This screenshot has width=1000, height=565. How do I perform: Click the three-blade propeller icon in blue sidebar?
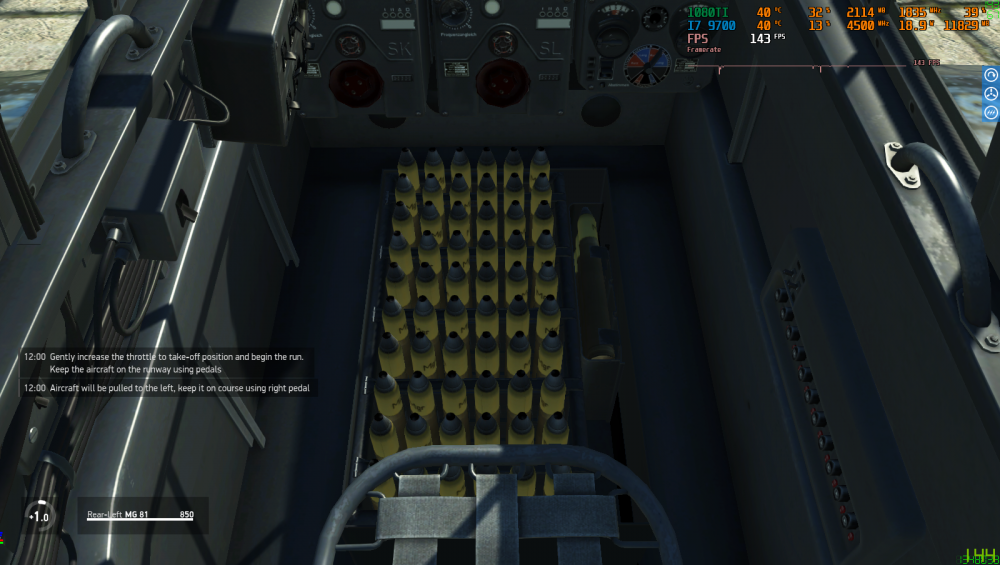(991, 93)
